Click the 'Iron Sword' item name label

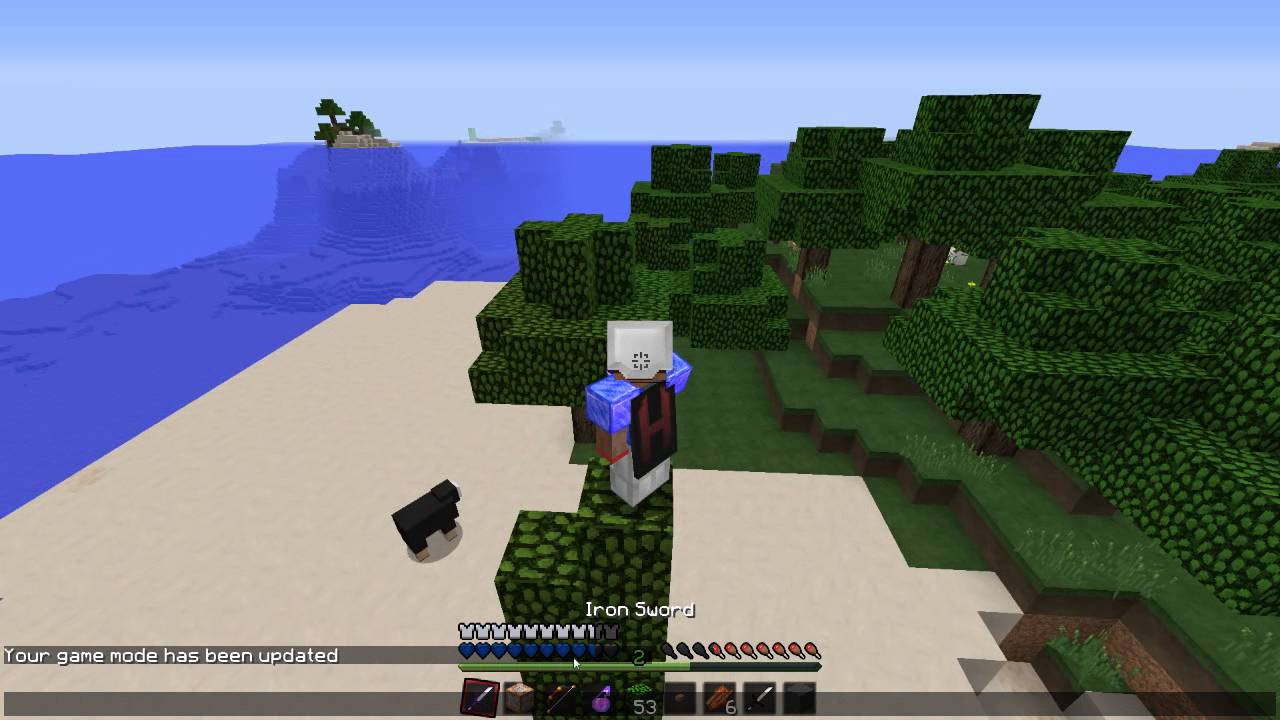click(x=640, y=609)
